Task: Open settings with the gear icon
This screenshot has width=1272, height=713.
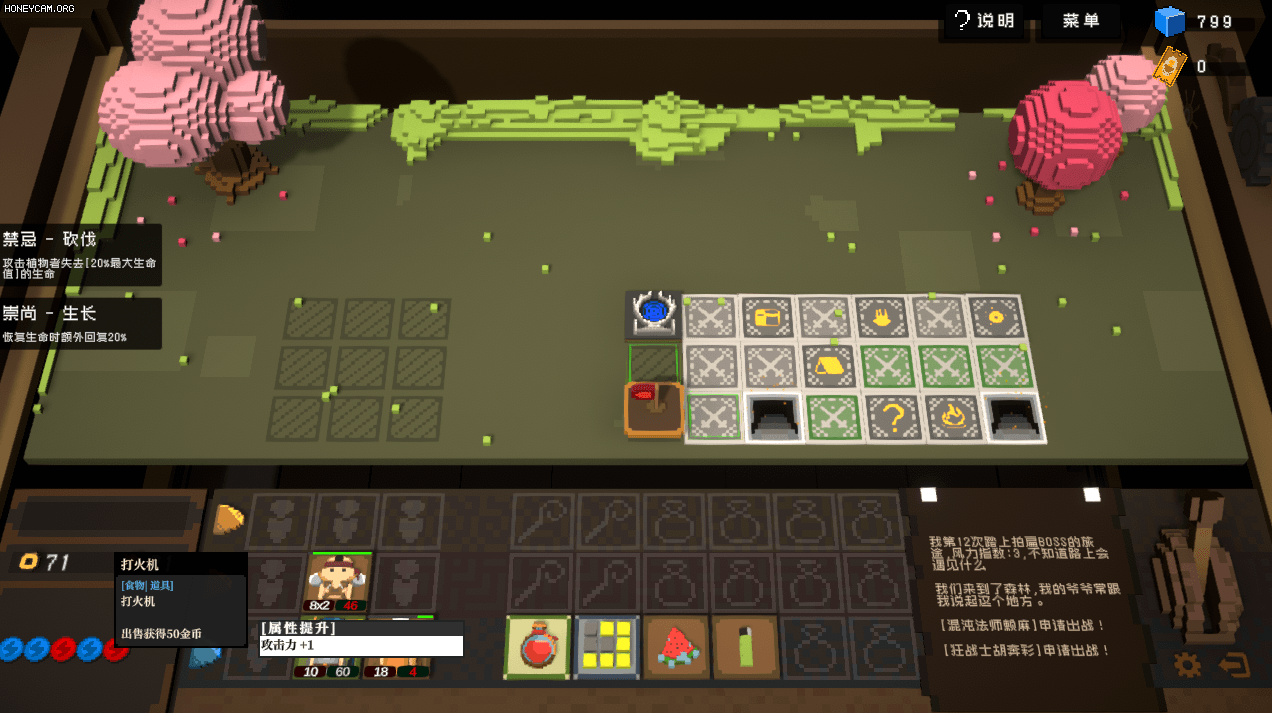Action: [x=1187, y=665]
